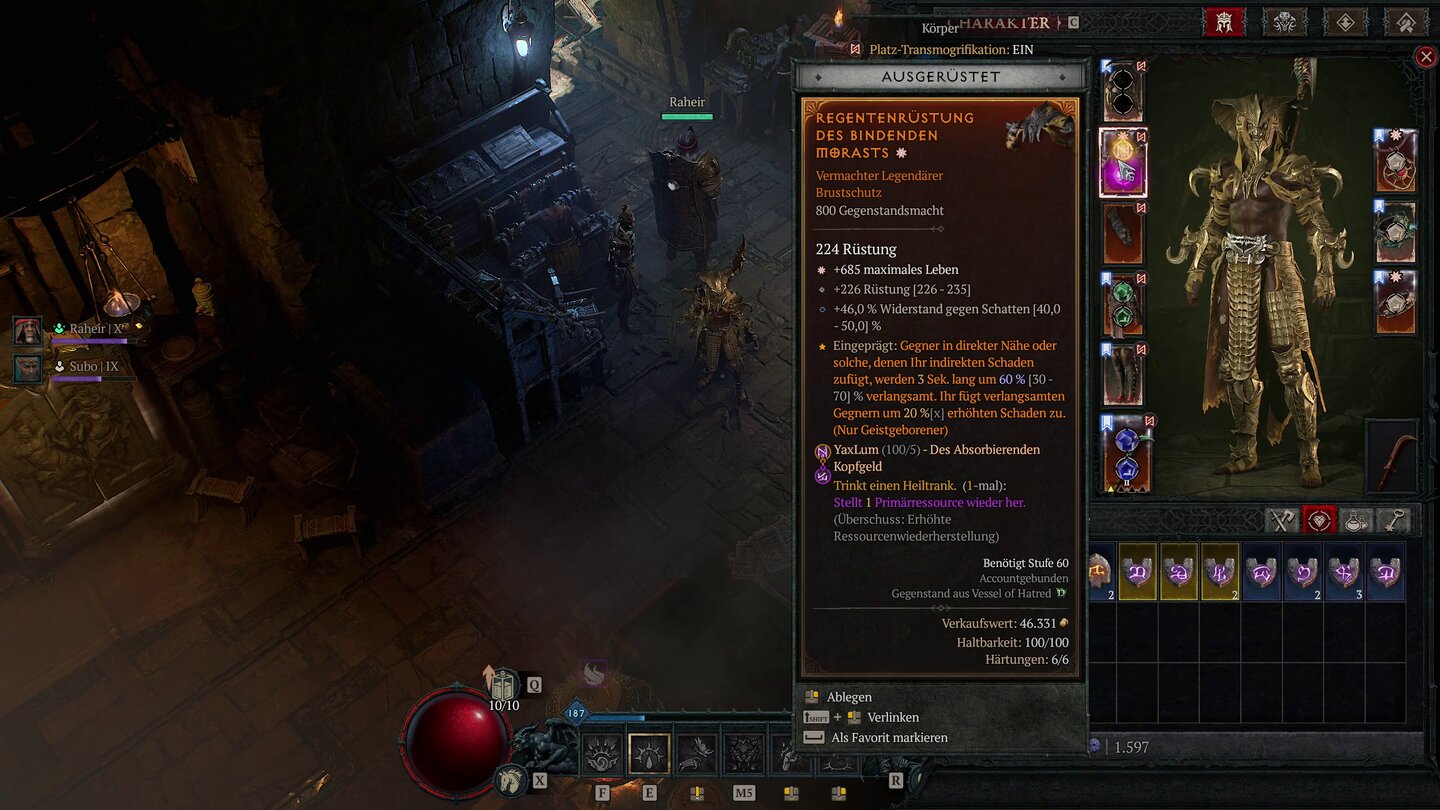
Task: Close the equipment panel with the red X
Action: (x=1425, y=56)
